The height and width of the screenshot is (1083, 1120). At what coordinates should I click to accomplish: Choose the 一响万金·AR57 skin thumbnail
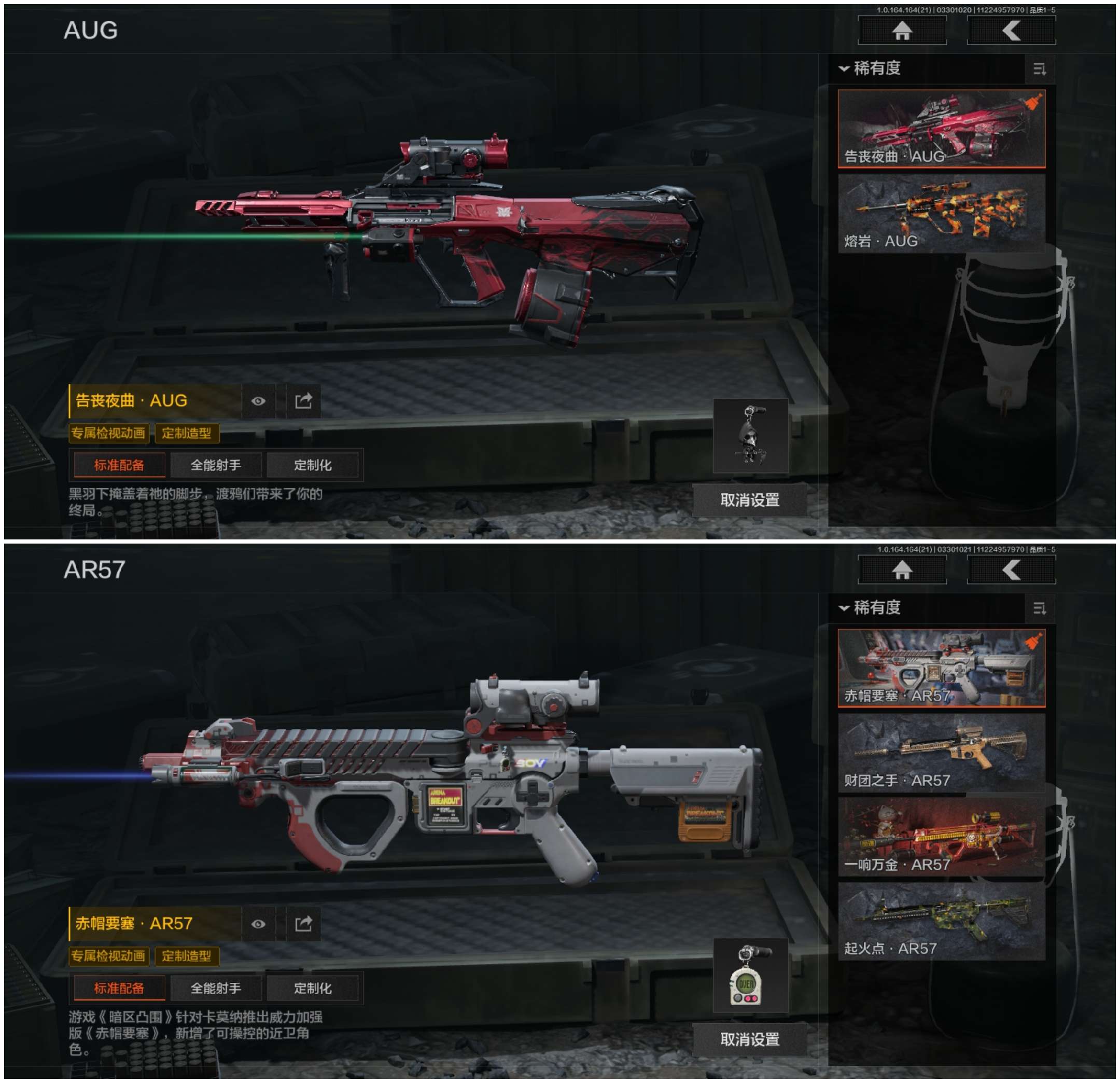[941, 837]
